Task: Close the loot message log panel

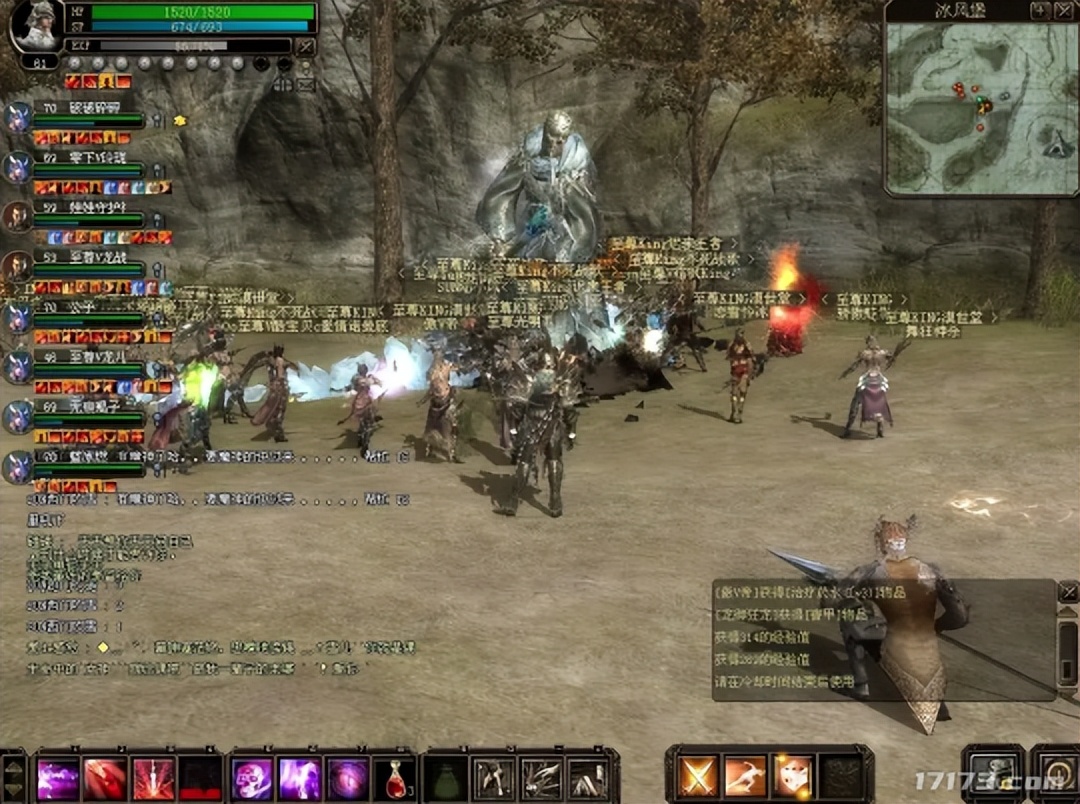Action: pyautogui.click(x=1067, y=592)
